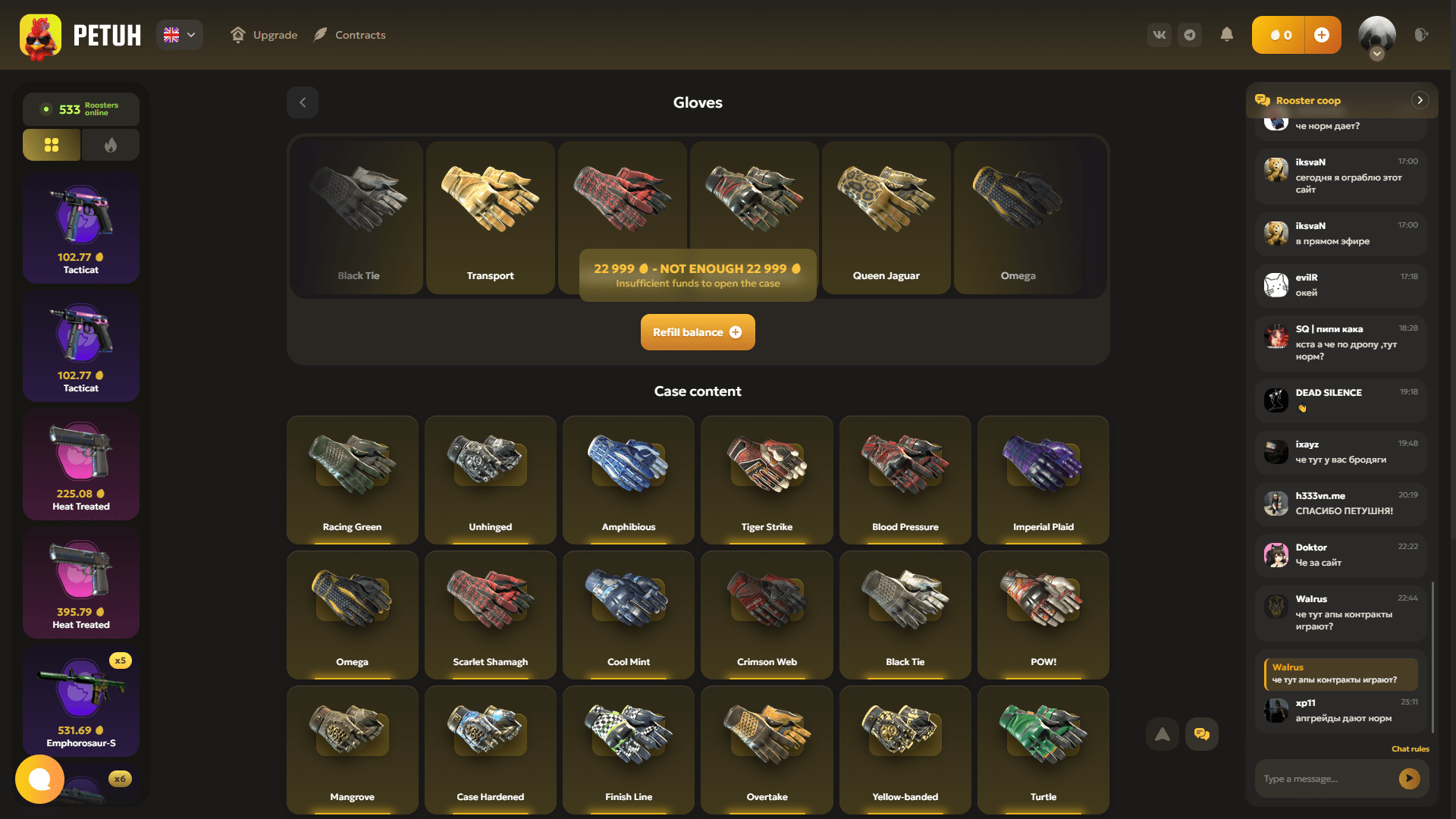Image resolution: width=1456 pixels, height=819 pixels.
Task: Click the plus button to add funds
Action: [1323, 34]
